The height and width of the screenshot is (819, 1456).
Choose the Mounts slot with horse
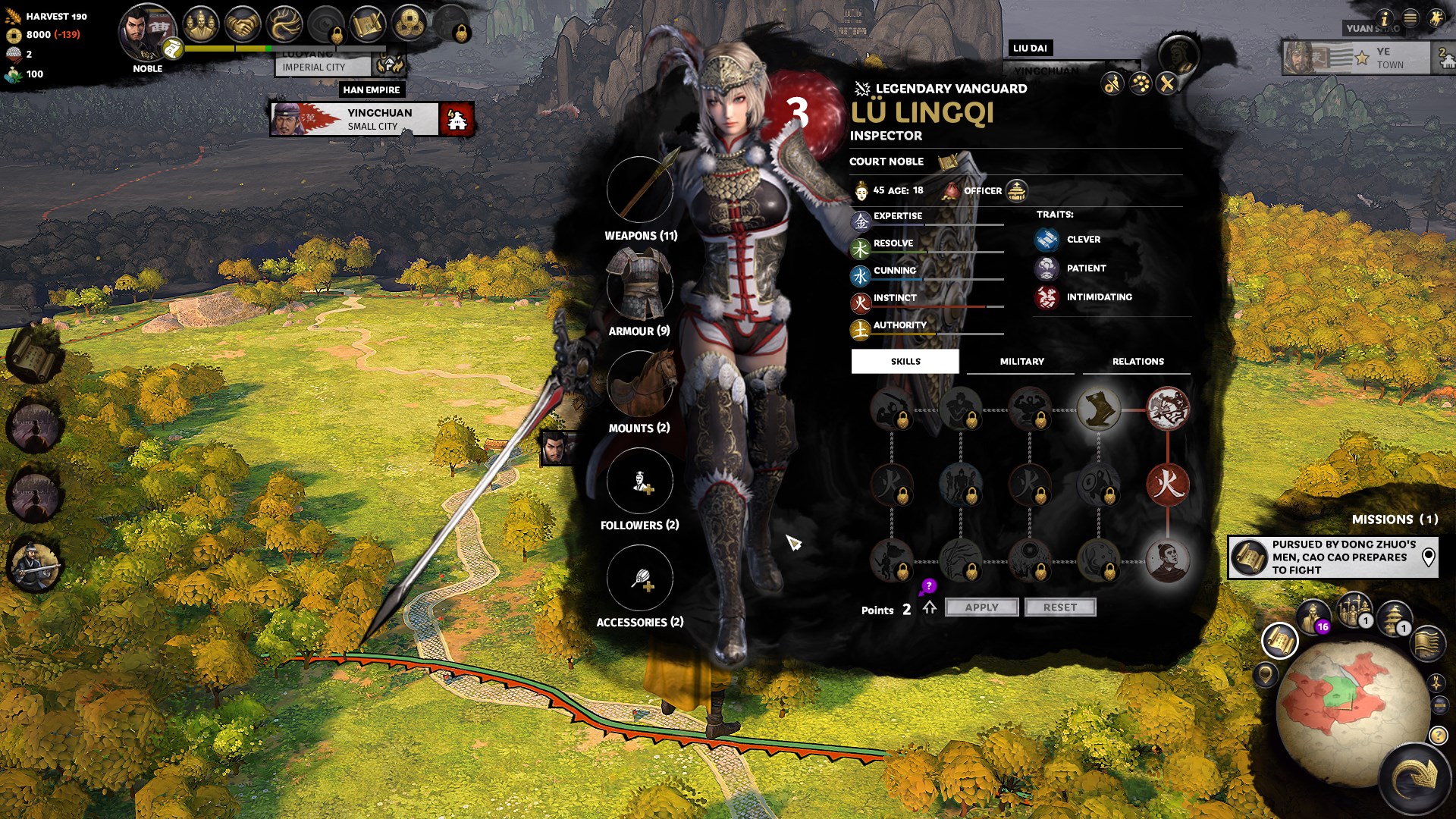(x=639, y=384)
